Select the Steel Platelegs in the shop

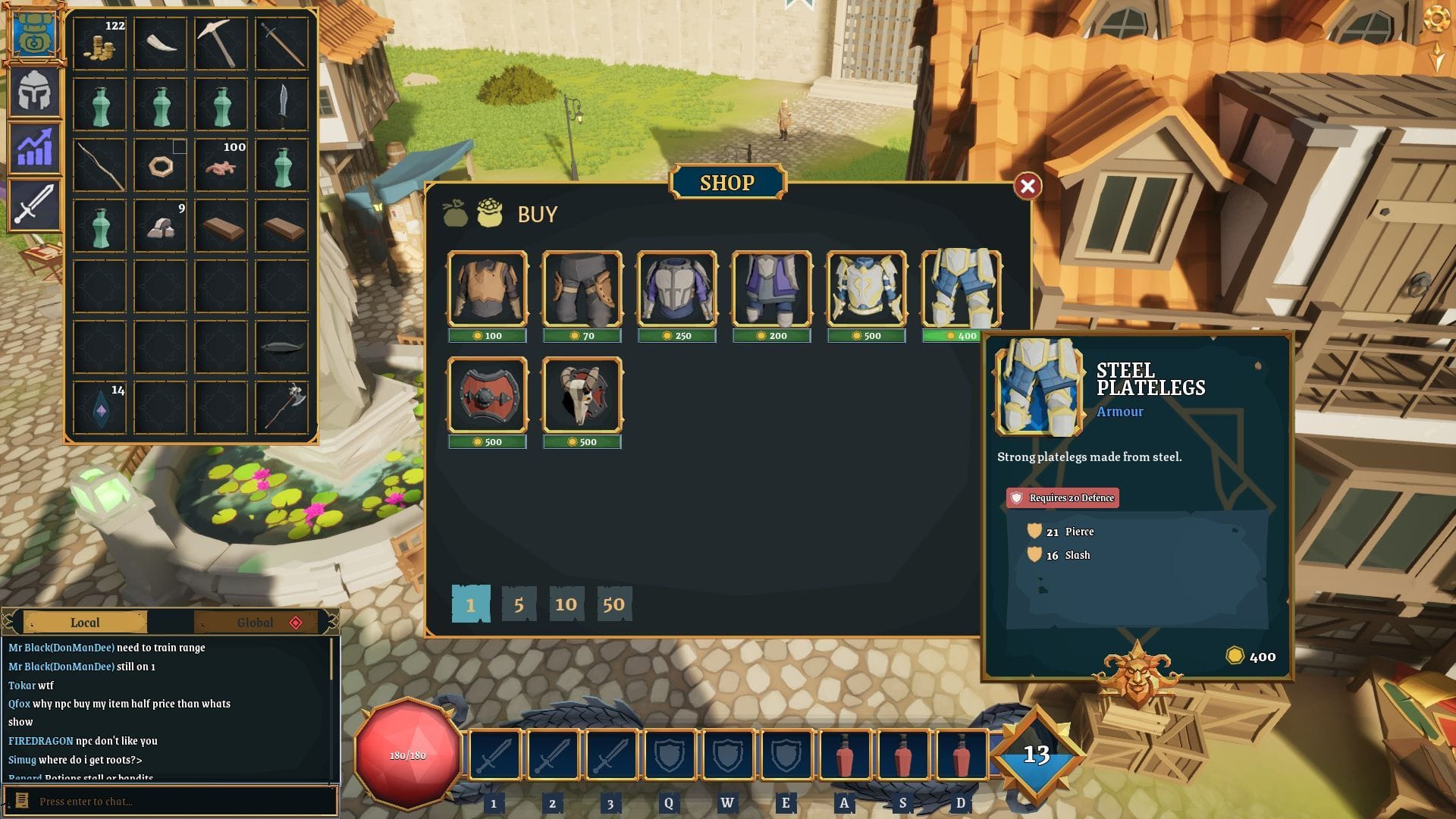coord(961,290)
